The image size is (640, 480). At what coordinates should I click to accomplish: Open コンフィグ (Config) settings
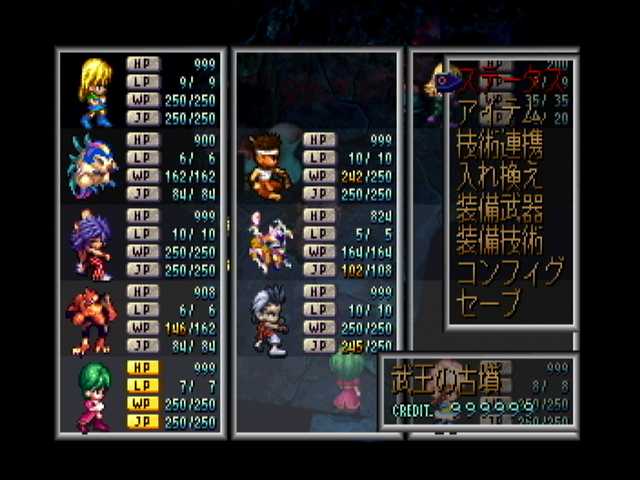coord(508,270)
